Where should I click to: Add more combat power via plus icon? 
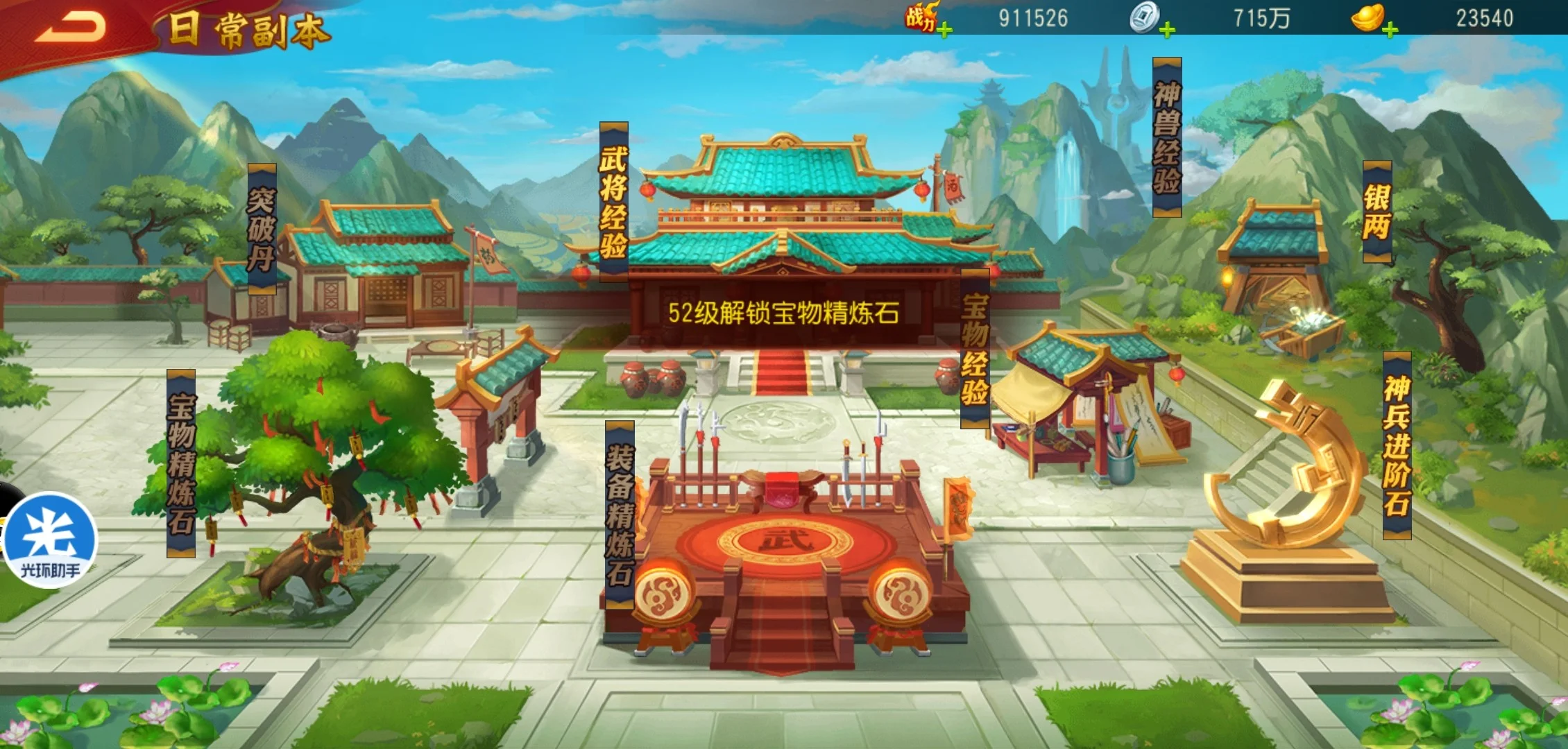click(x=944, y=30)
